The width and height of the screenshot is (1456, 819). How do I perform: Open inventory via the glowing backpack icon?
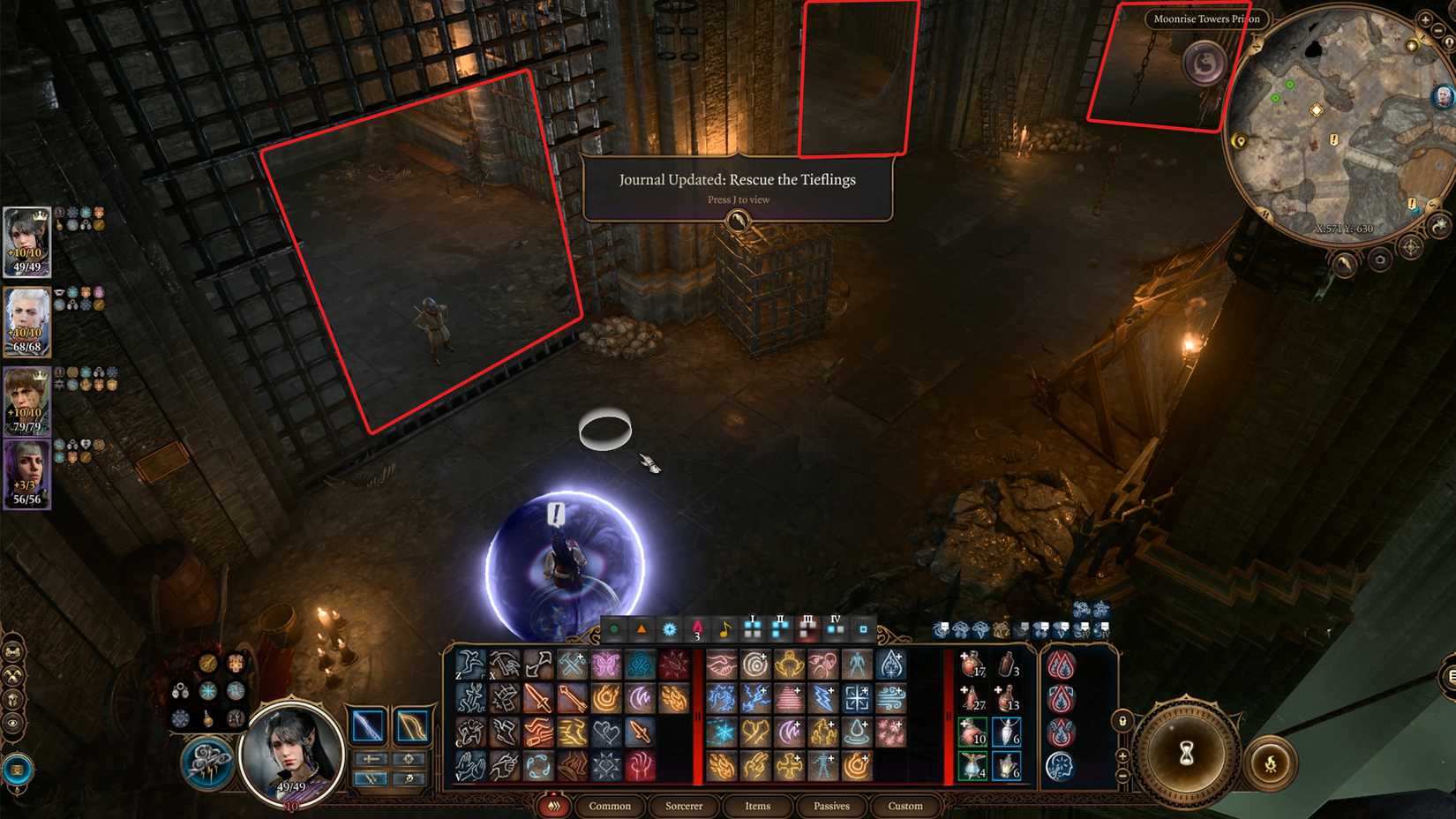pyautogui.click(x=18, y=768)
